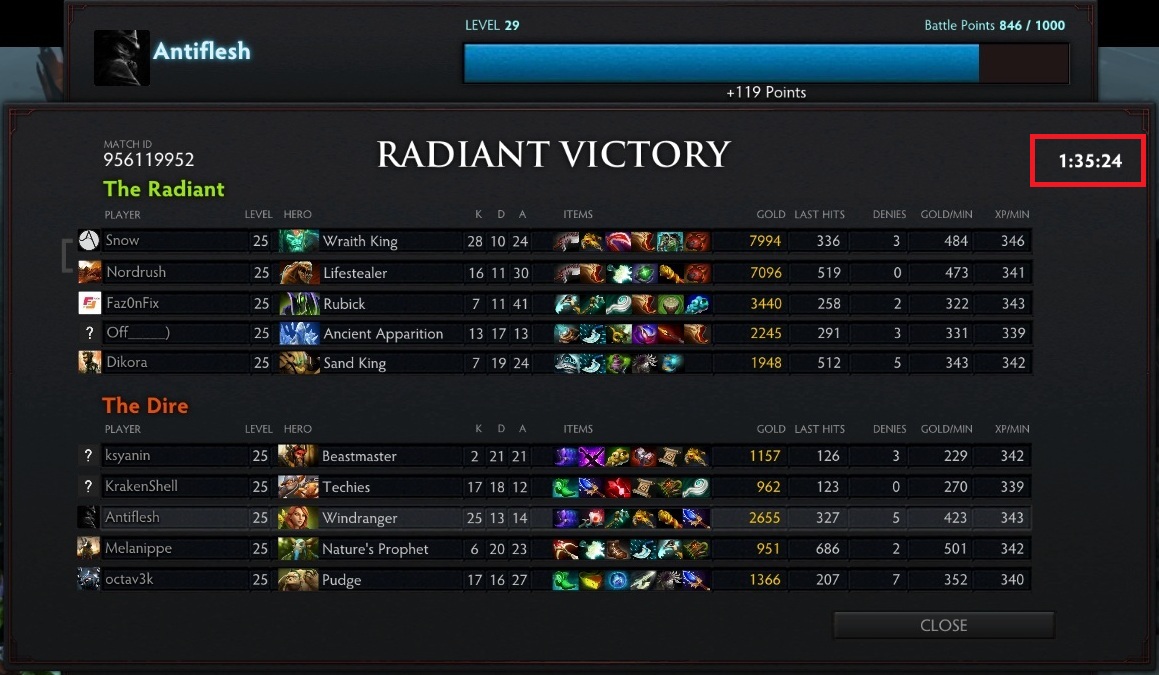This screenshot has height=675, width=1159.
Task: Close the match scoreboard
Action: click(943, 625)
